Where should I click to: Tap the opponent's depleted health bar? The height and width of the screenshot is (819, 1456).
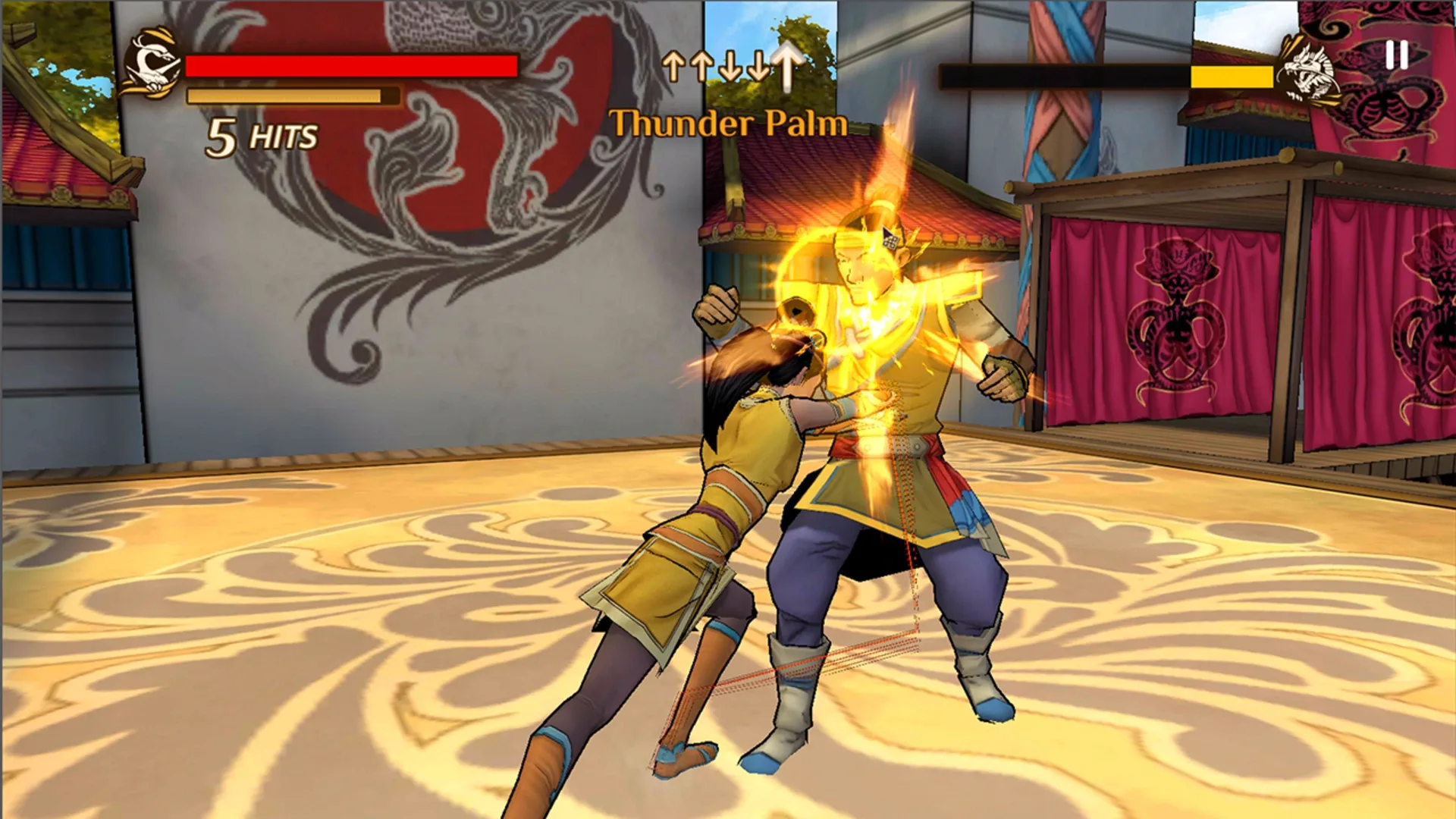(1062, 72)
